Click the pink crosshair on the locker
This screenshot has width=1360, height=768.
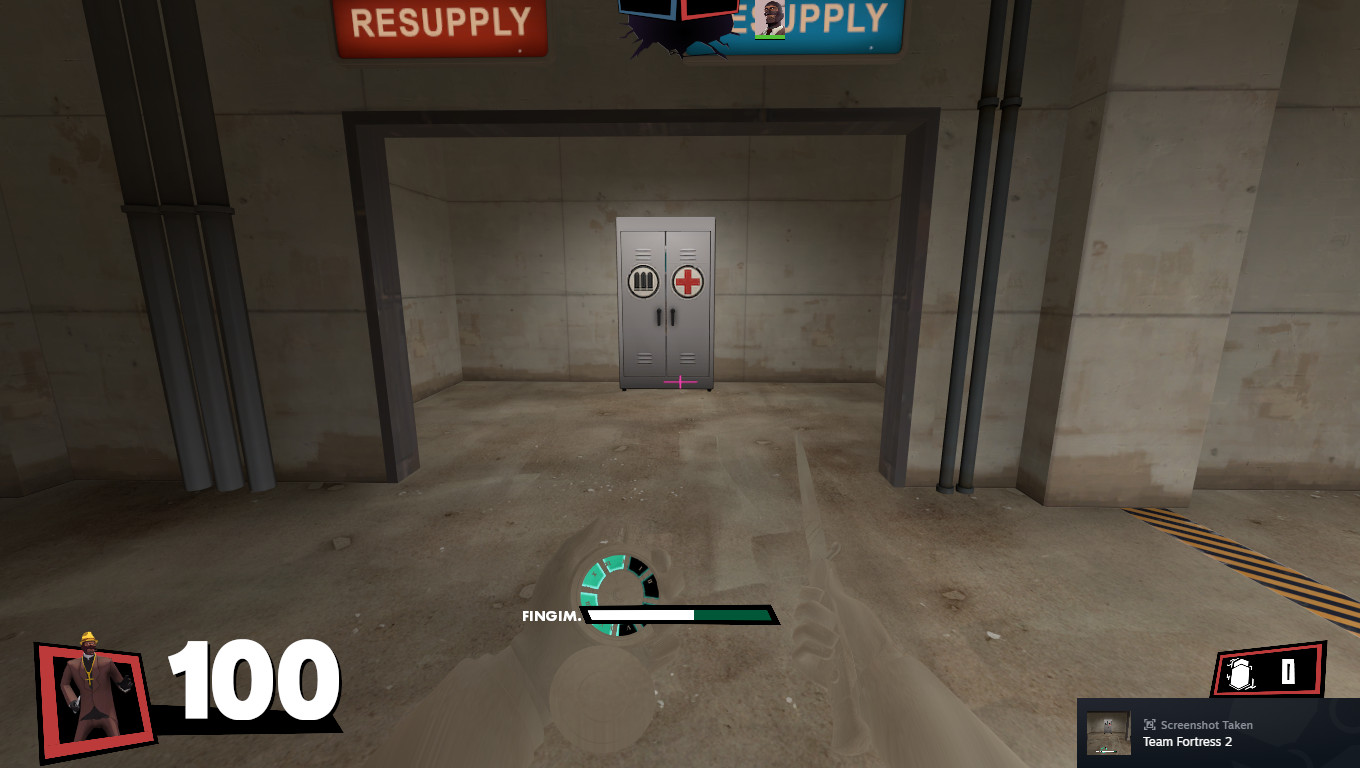pyautogui.click(x=679, y=381)
